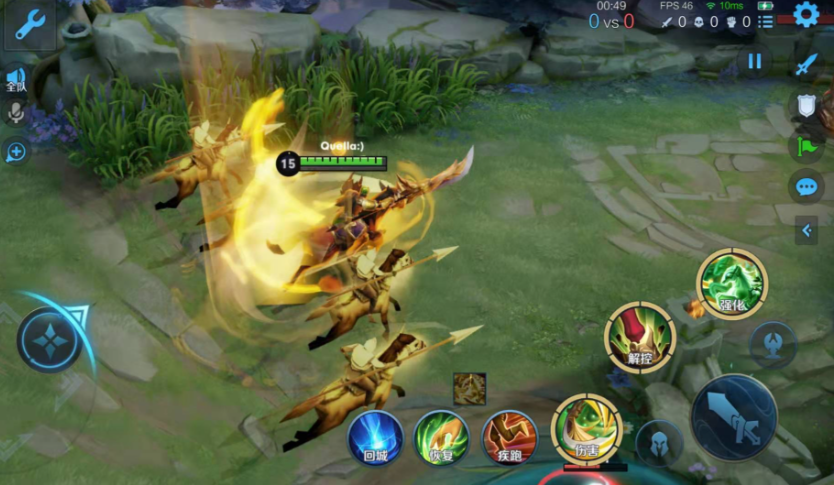Send the green flag signal
This screenshot has height=485, width=834.
806,146
